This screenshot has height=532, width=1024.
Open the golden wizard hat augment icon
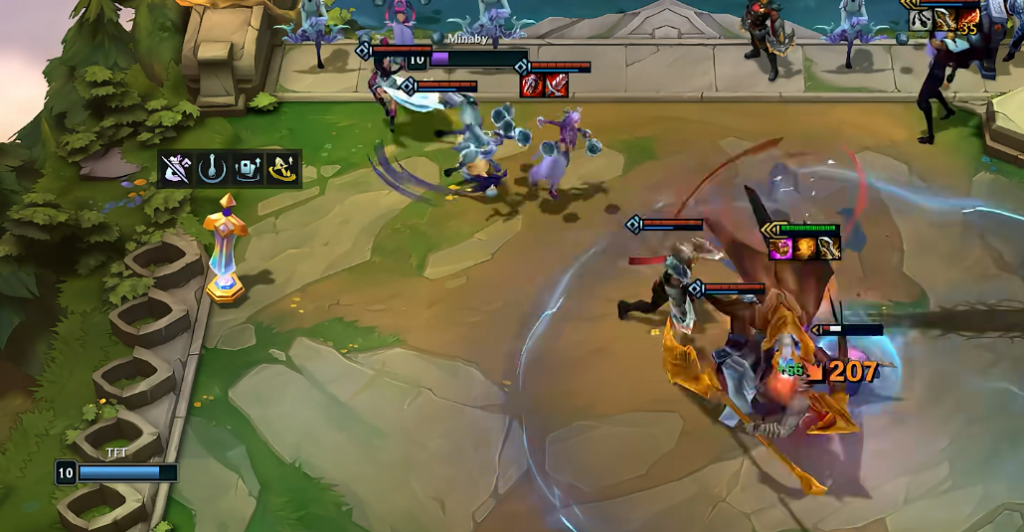(283, 170)
